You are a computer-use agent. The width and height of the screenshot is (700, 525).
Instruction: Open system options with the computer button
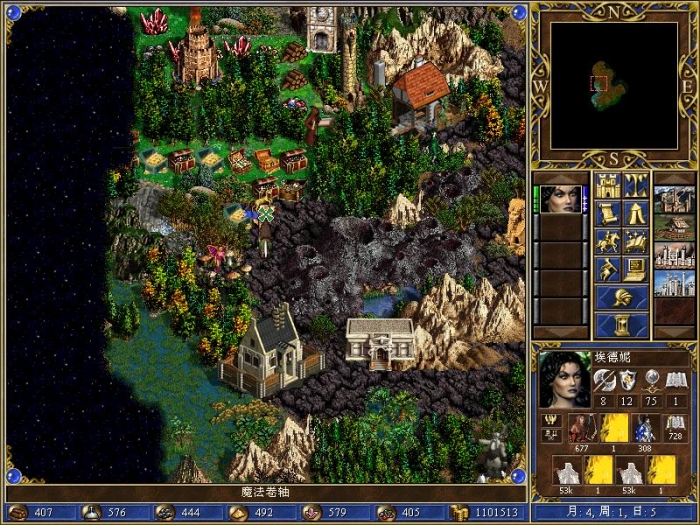[636, 269]
